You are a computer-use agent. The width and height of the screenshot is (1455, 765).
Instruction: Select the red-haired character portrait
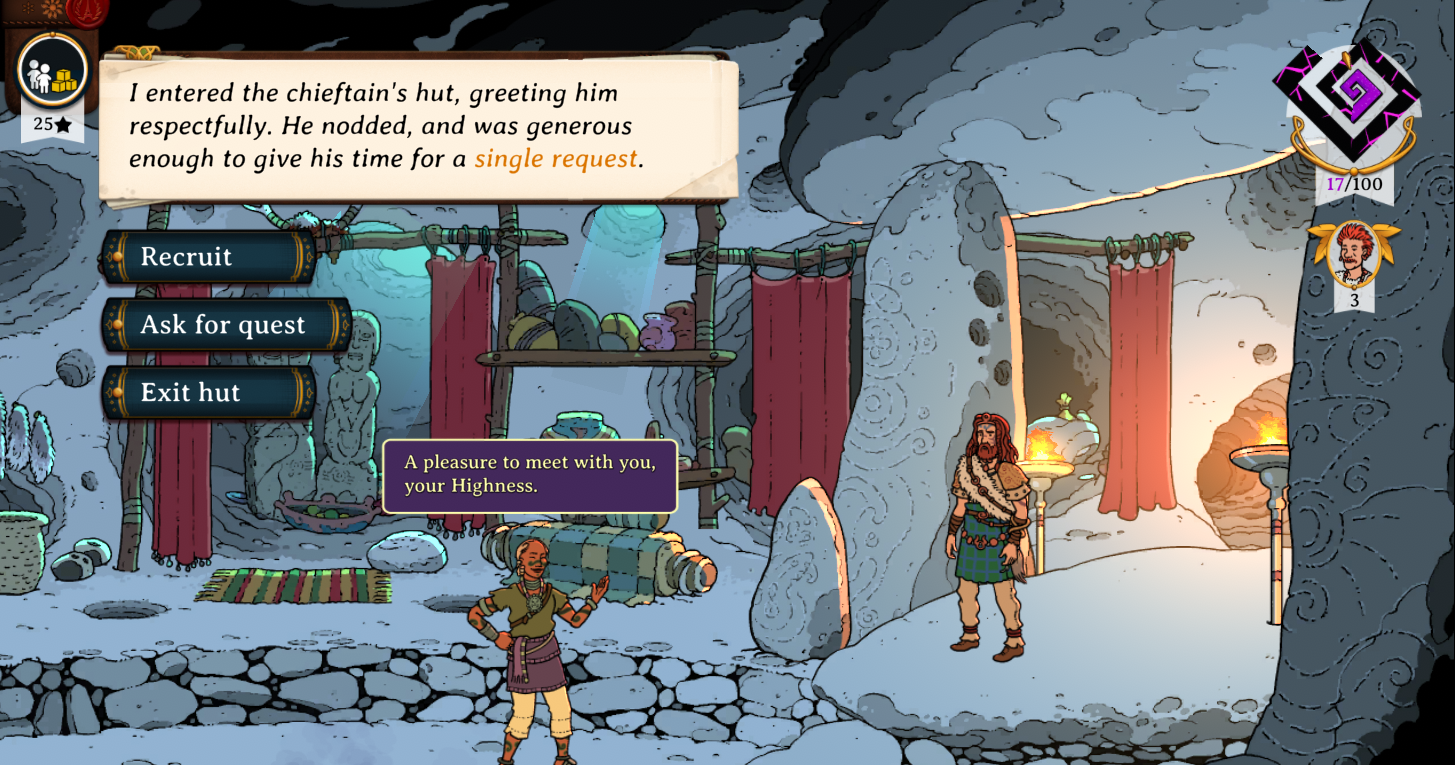pos(1354,254)
